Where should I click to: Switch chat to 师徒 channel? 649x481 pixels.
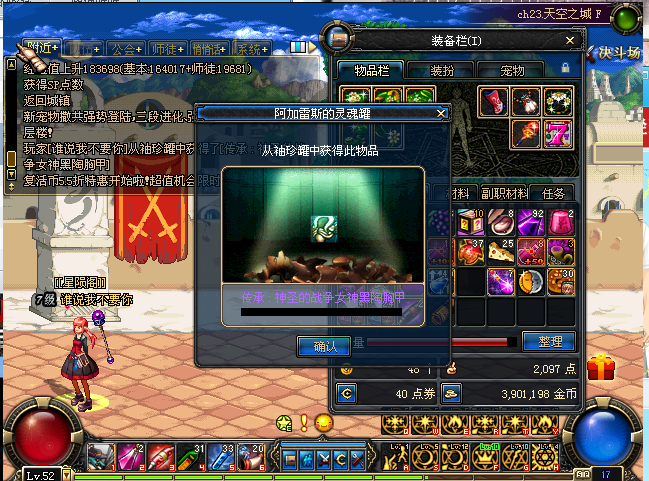click(x=167, y=48)
